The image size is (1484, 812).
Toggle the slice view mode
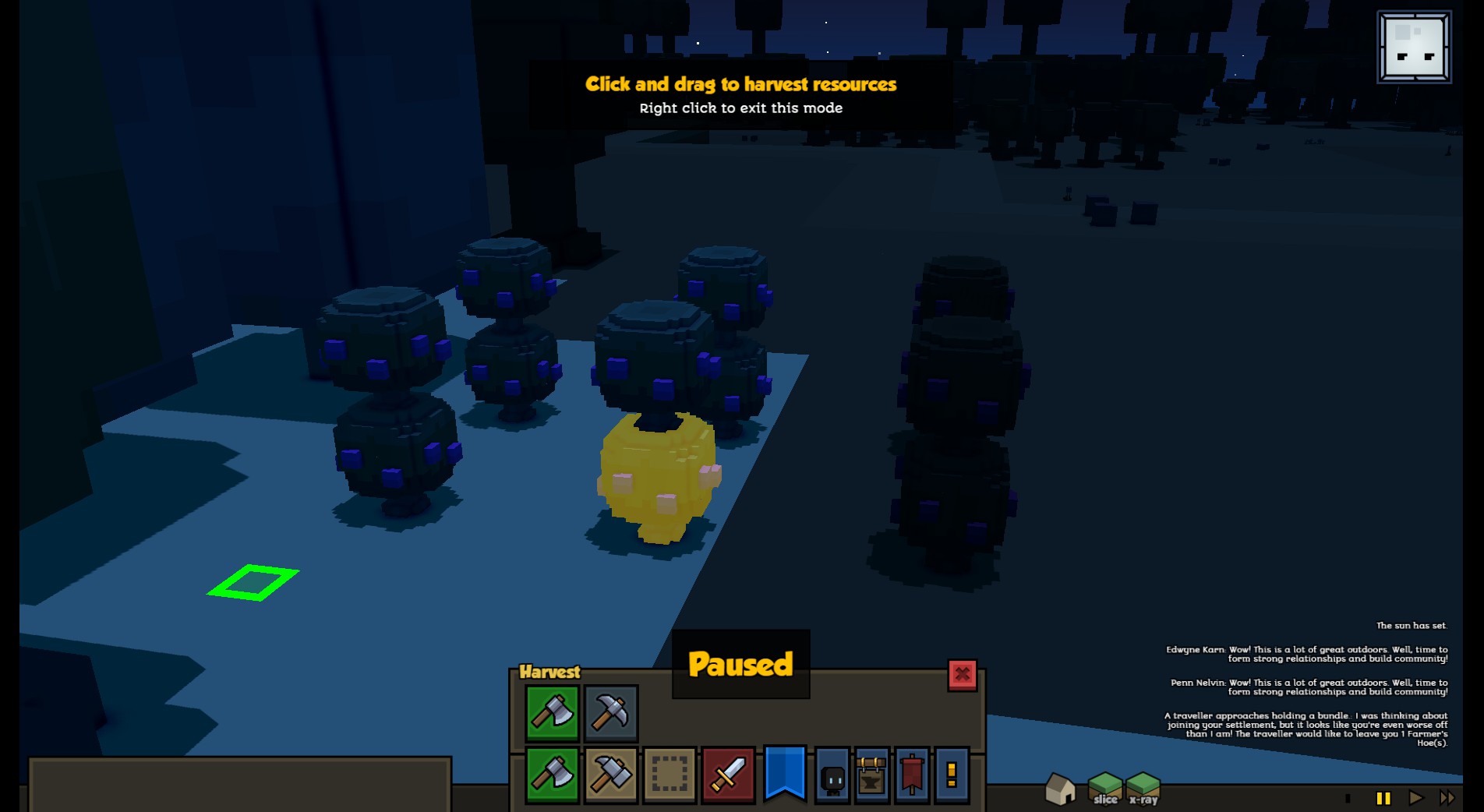pos(1105,788)
